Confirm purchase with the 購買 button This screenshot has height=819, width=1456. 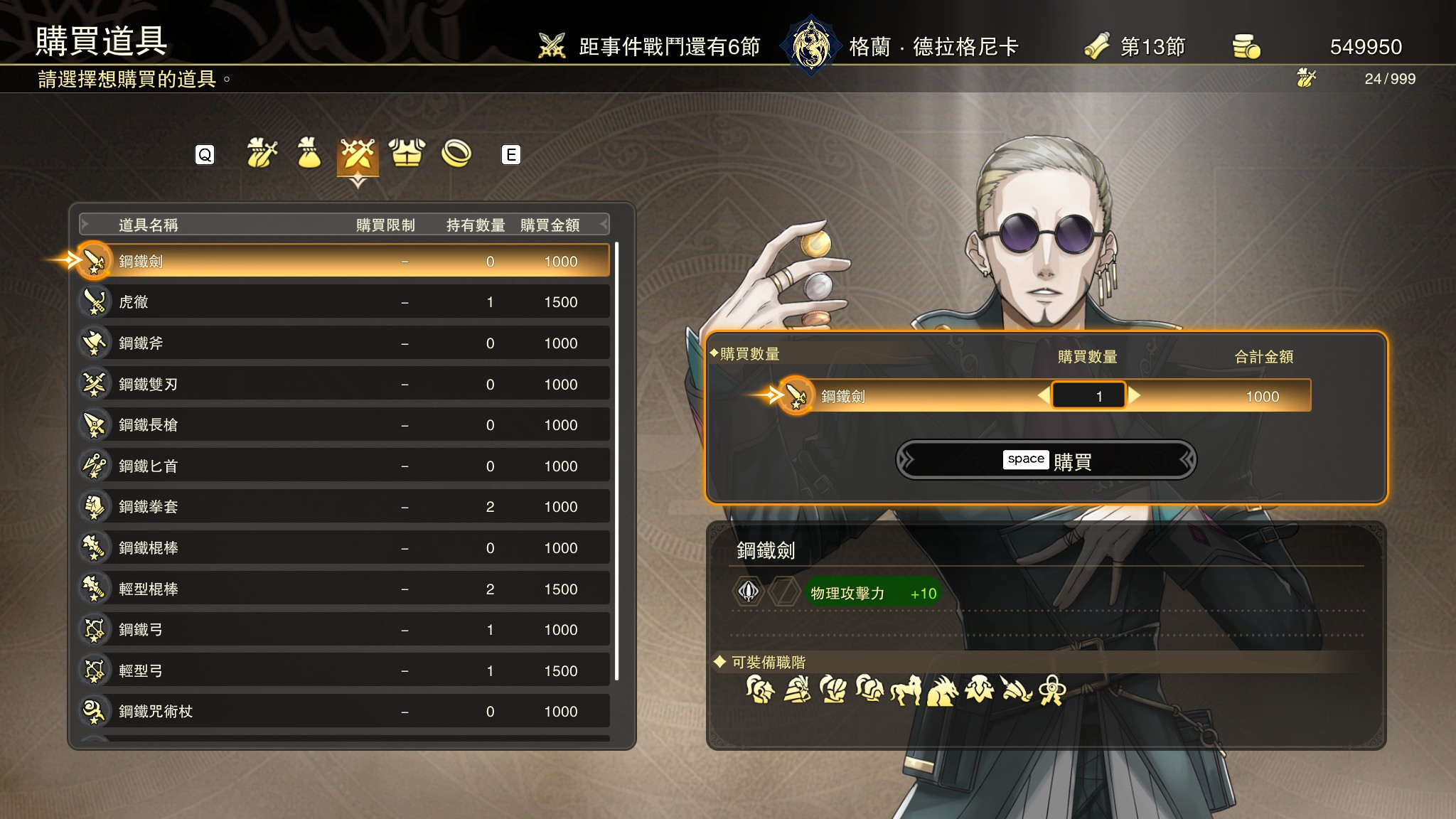1046,460
